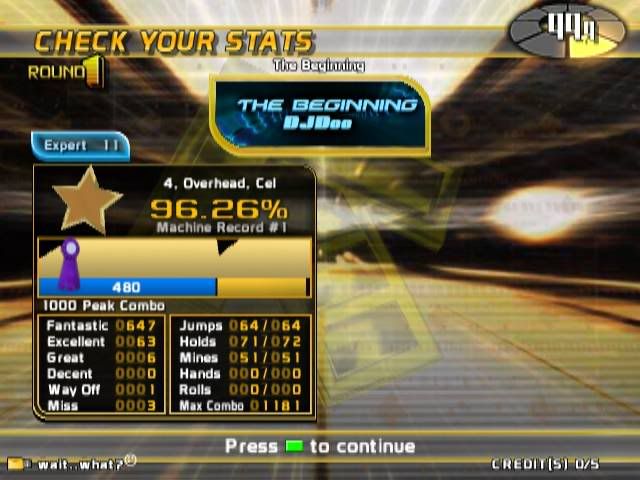Select The Beginning song banner

pos(320,113)
